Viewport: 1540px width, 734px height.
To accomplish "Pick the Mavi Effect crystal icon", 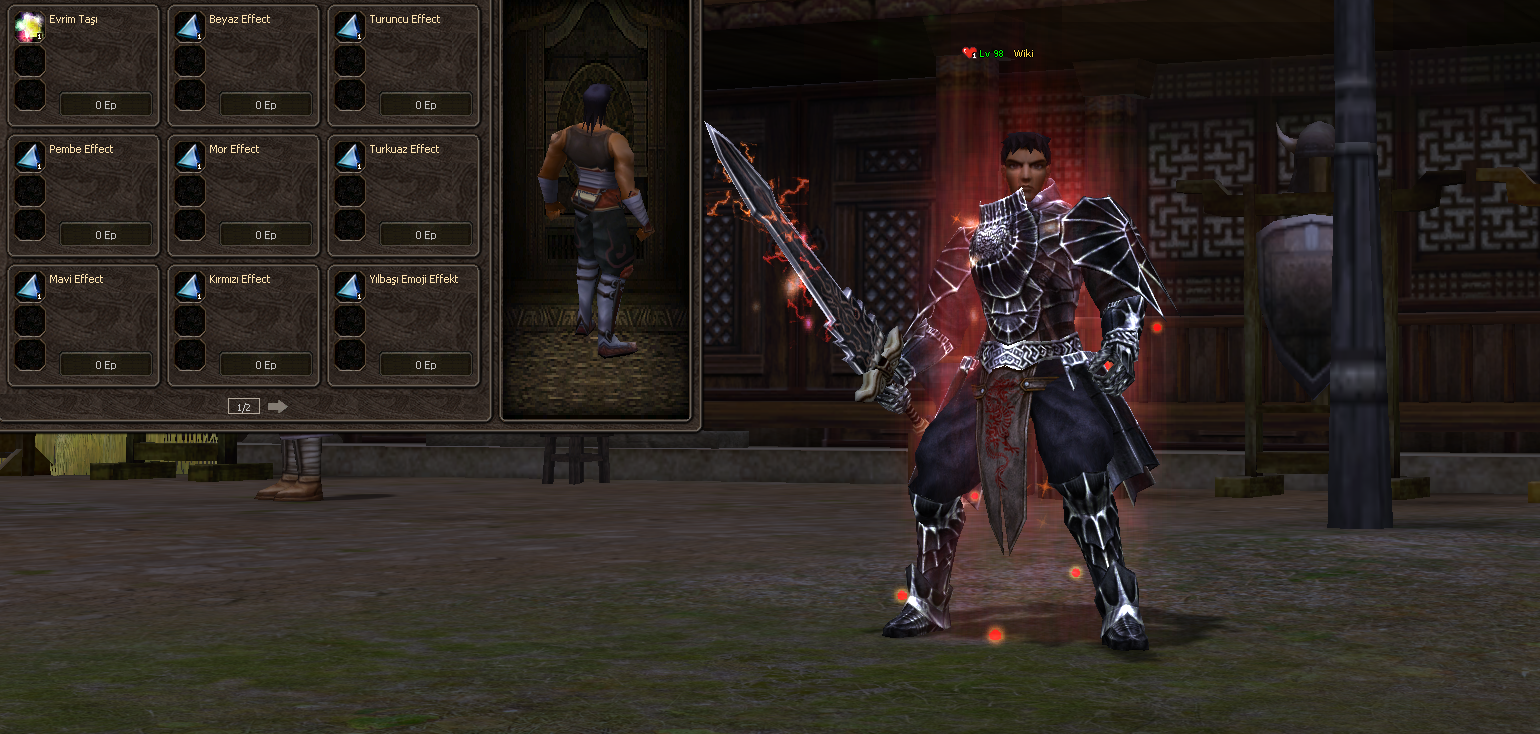I will pos(29,287).
